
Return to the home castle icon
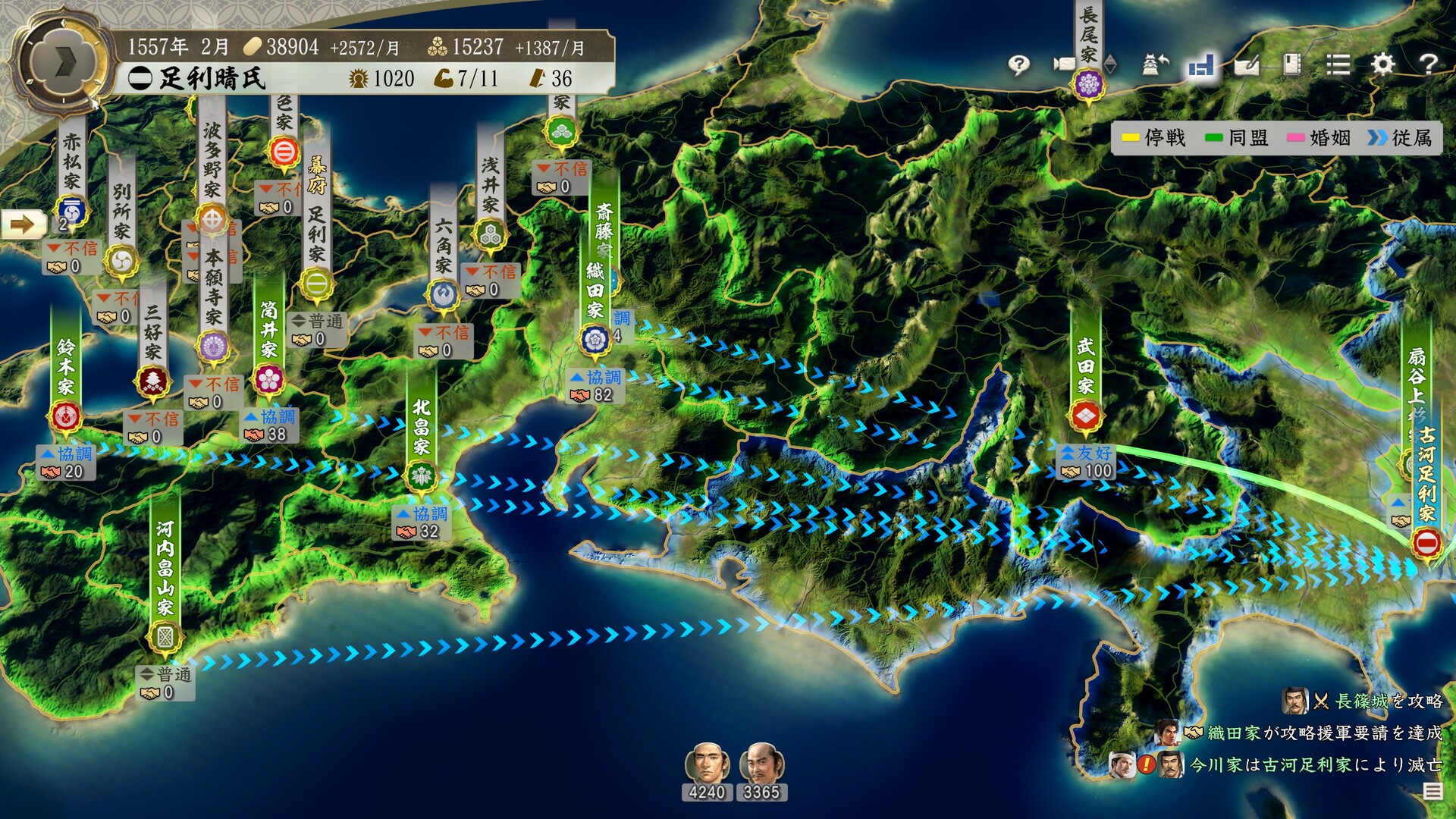[1155, 64]
